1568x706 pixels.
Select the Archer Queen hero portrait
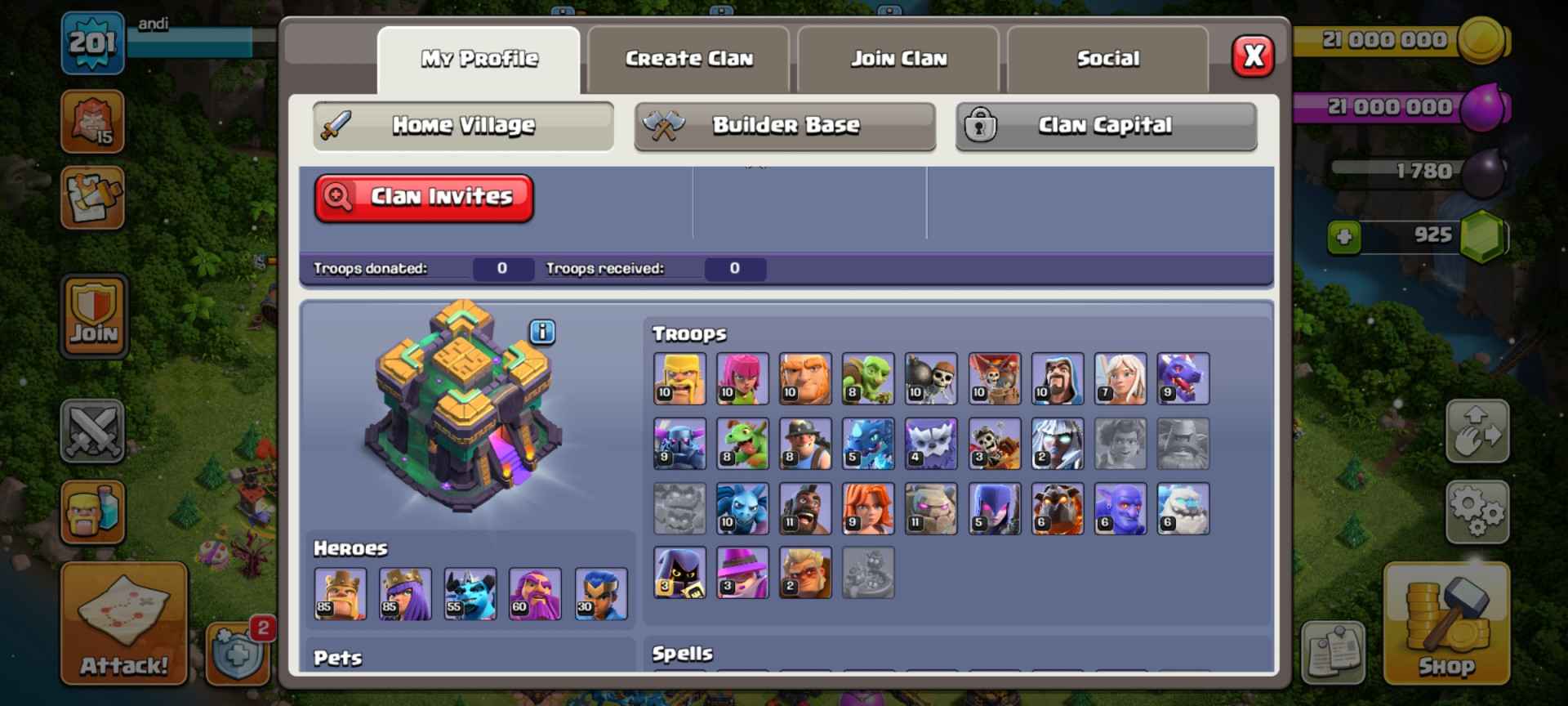click(406, 594)
